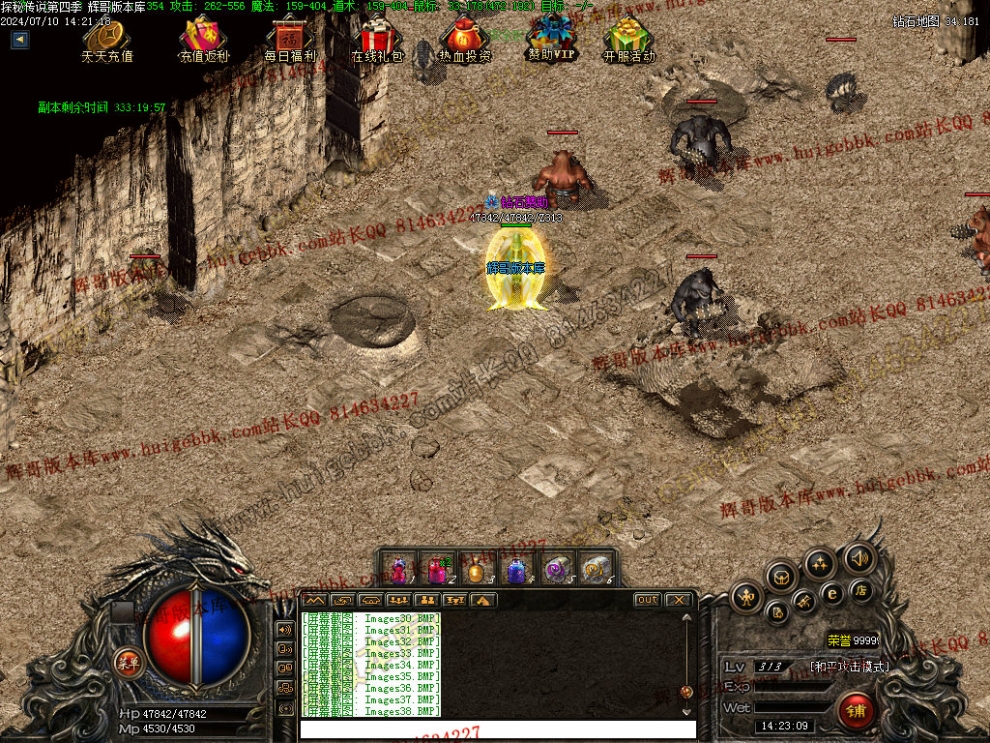The width and height of the screenshot is (990, 743).
Task: Claim the 在线礼包 online gift pack
Action: [377, 38]
